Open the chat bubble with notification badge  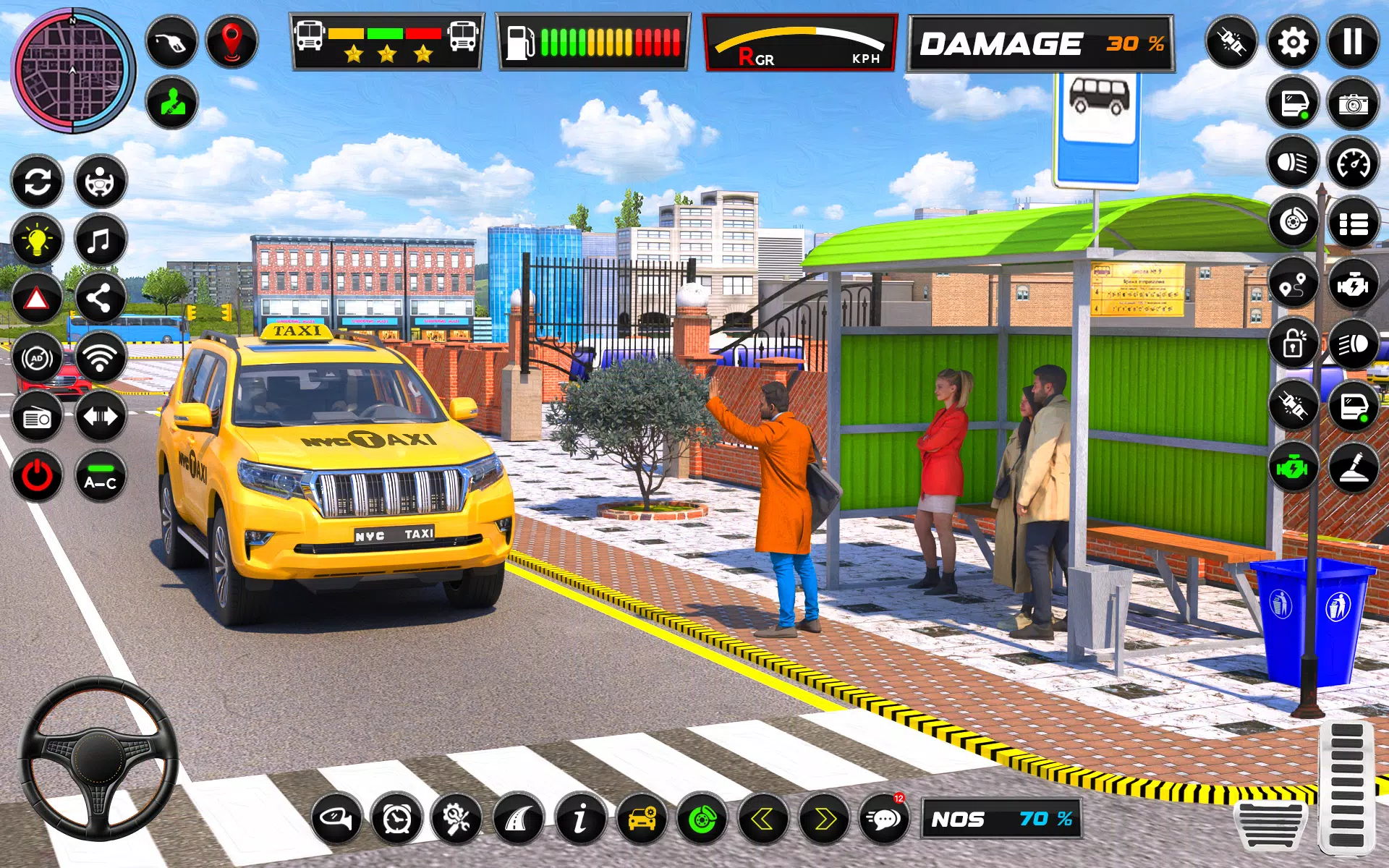pyautogui.click(x=884, y=820)
